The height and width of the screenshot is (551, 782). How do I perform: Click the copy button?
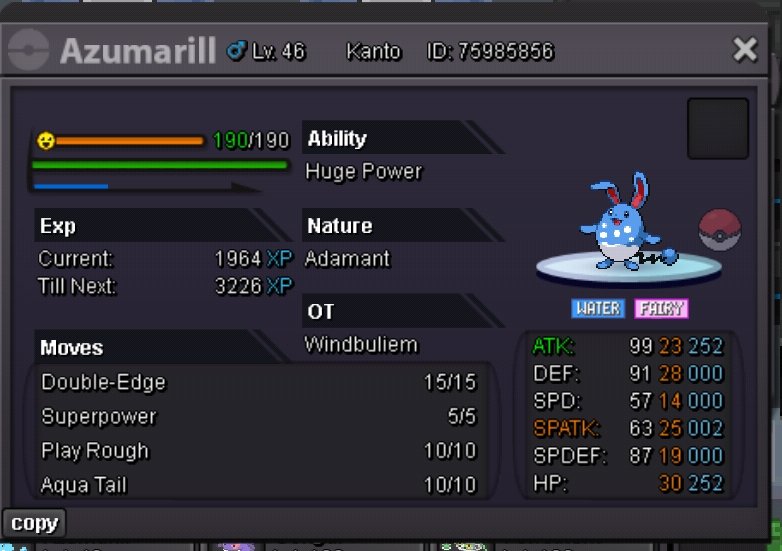34,523
